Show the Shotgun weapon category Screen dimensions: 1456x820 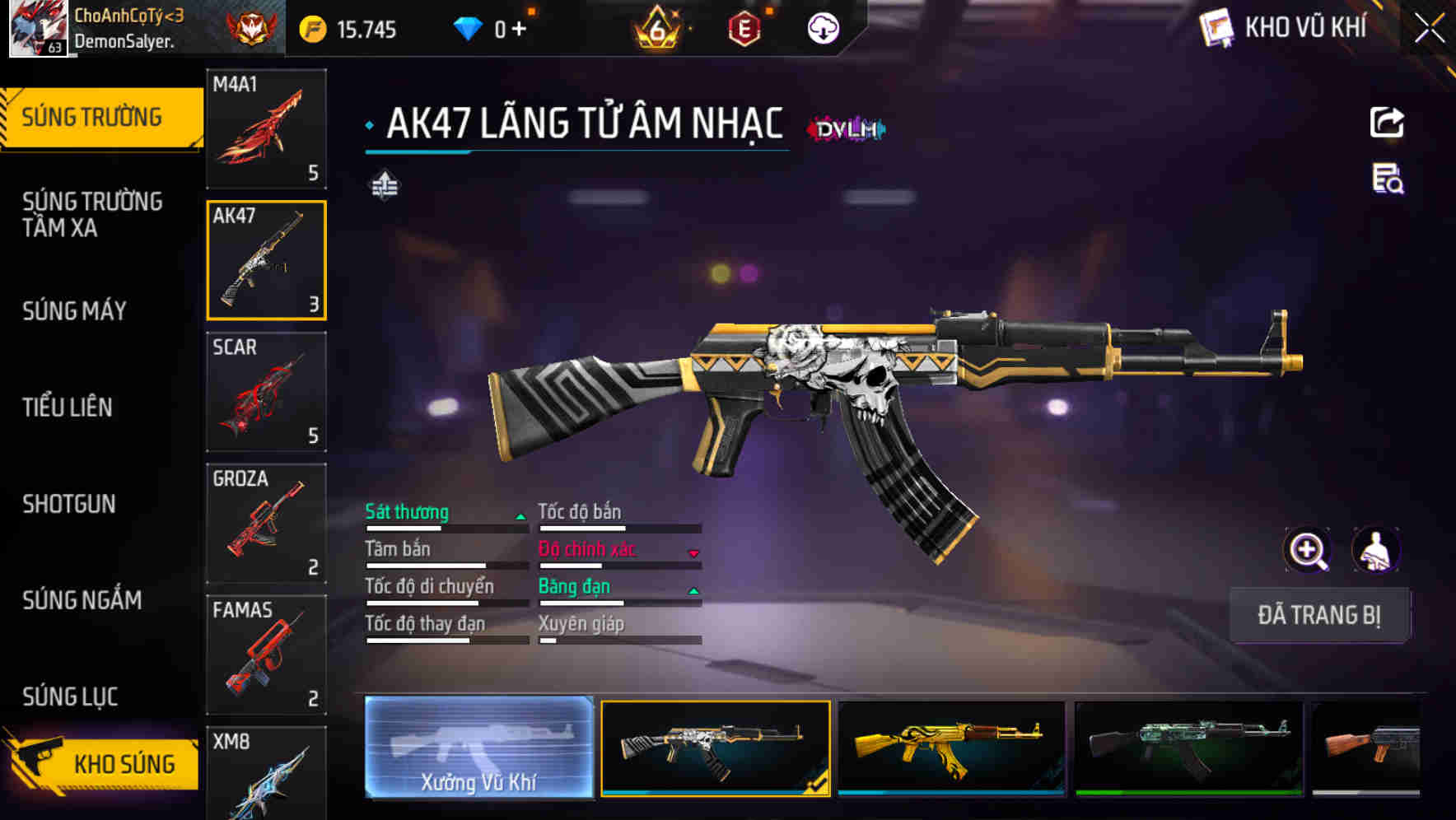[x=69, y=504]
